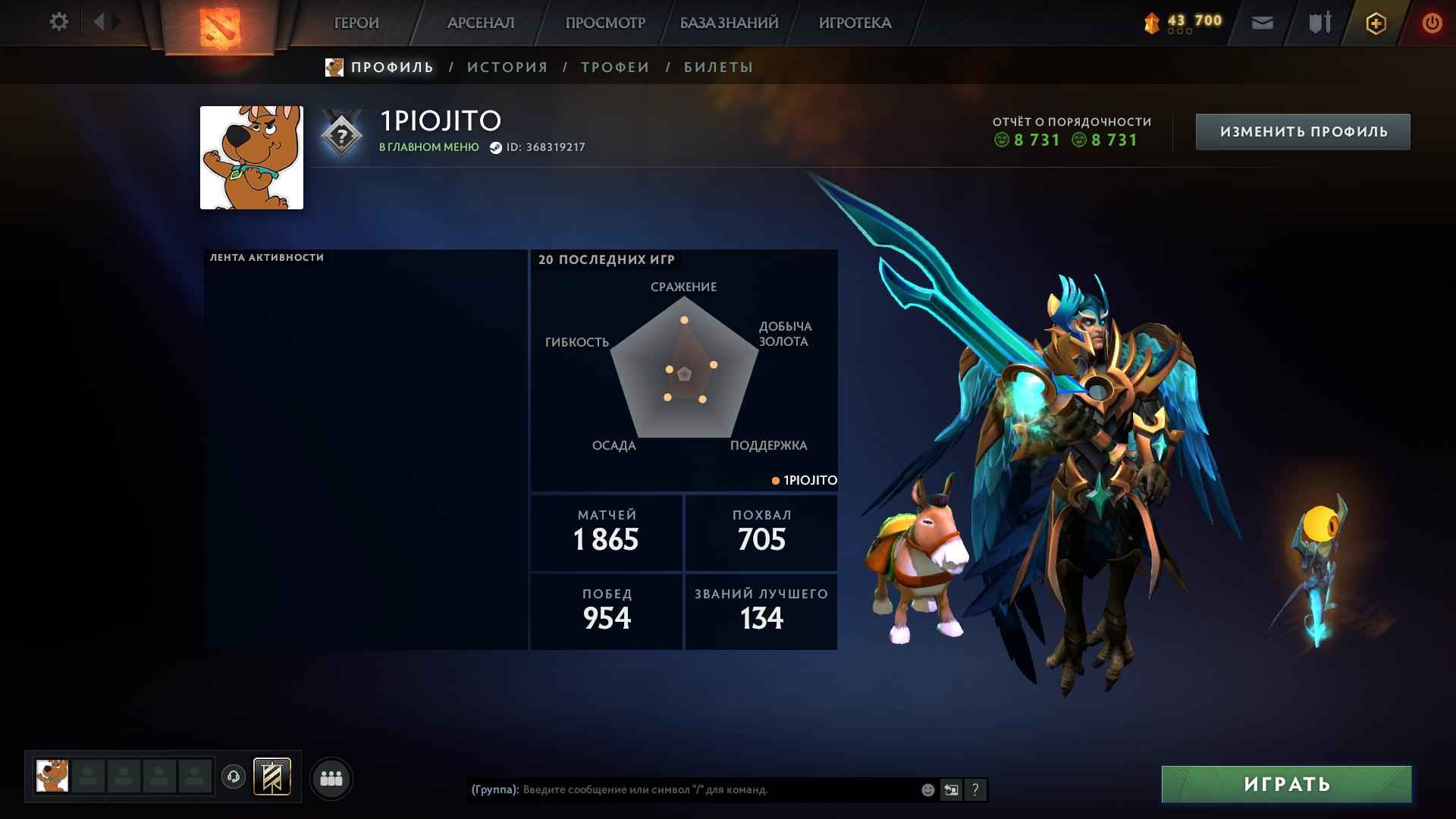Viewport: 1456px width, 819px height.
Task: Click the settings gear in top left
Action: tap(58, 22)
